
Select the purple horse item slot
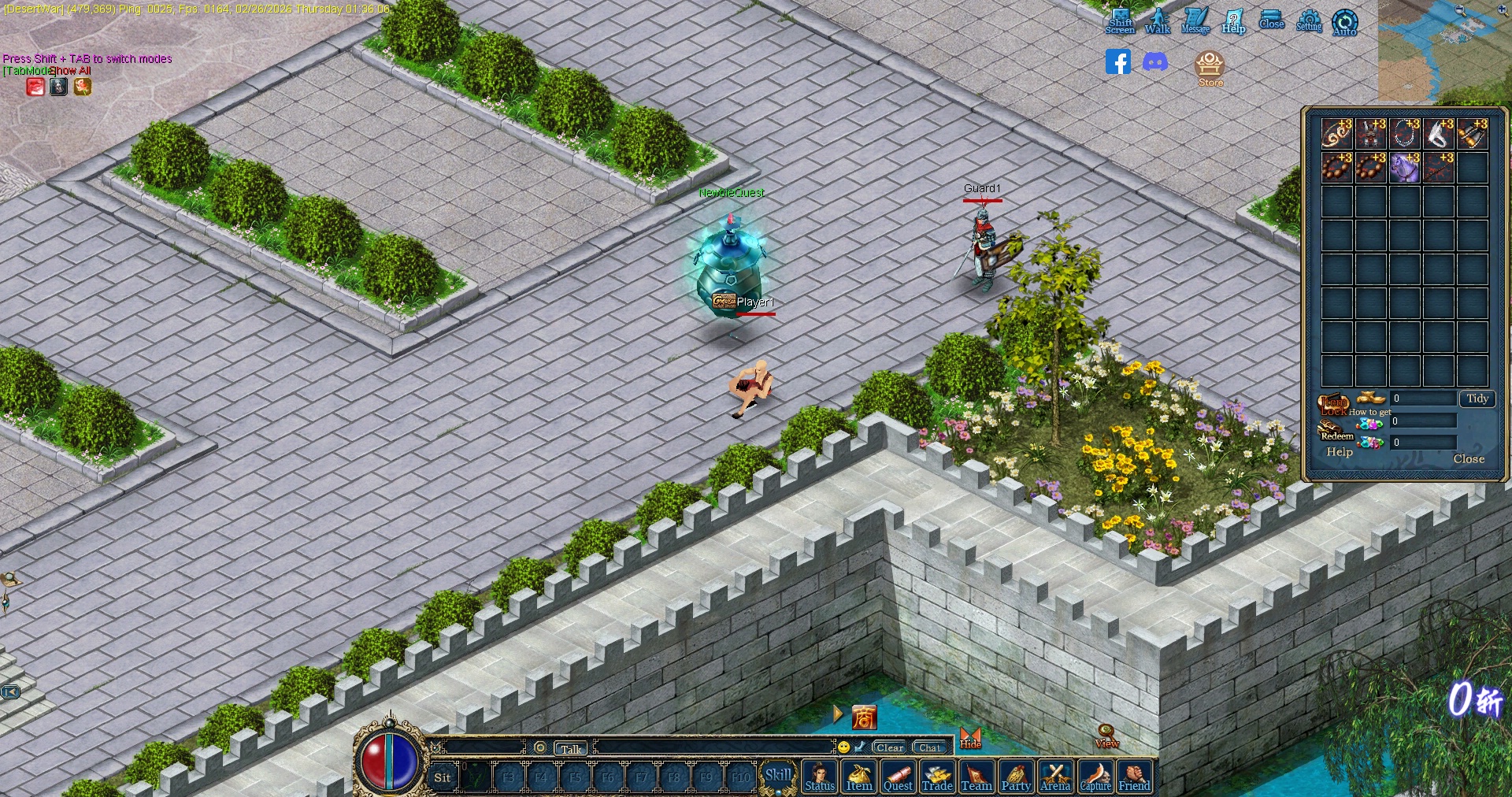pos(1404,168)
